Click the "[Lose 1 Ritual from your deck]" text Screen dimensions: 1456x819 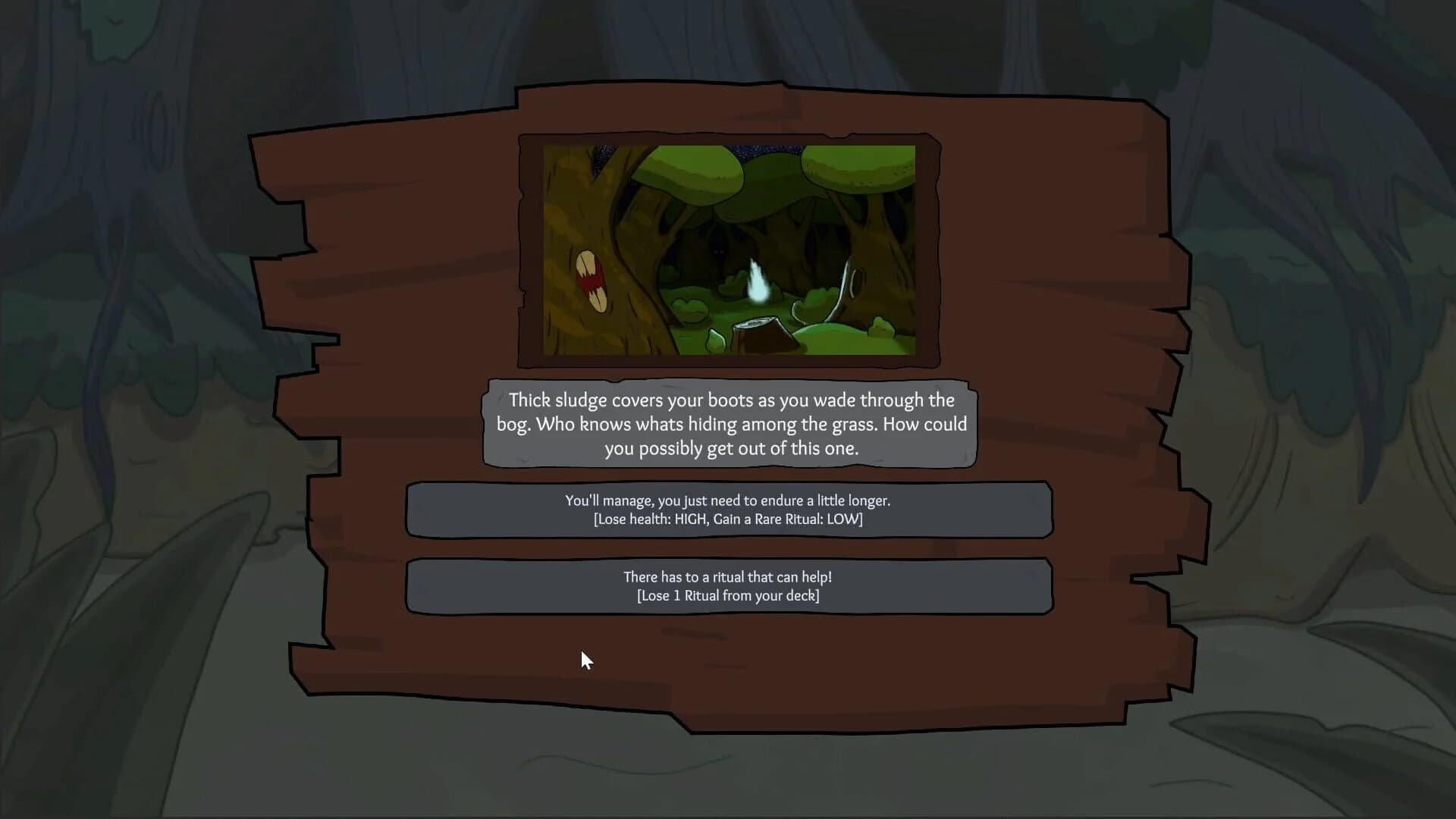pyautogui.click(x=728, y=596)
